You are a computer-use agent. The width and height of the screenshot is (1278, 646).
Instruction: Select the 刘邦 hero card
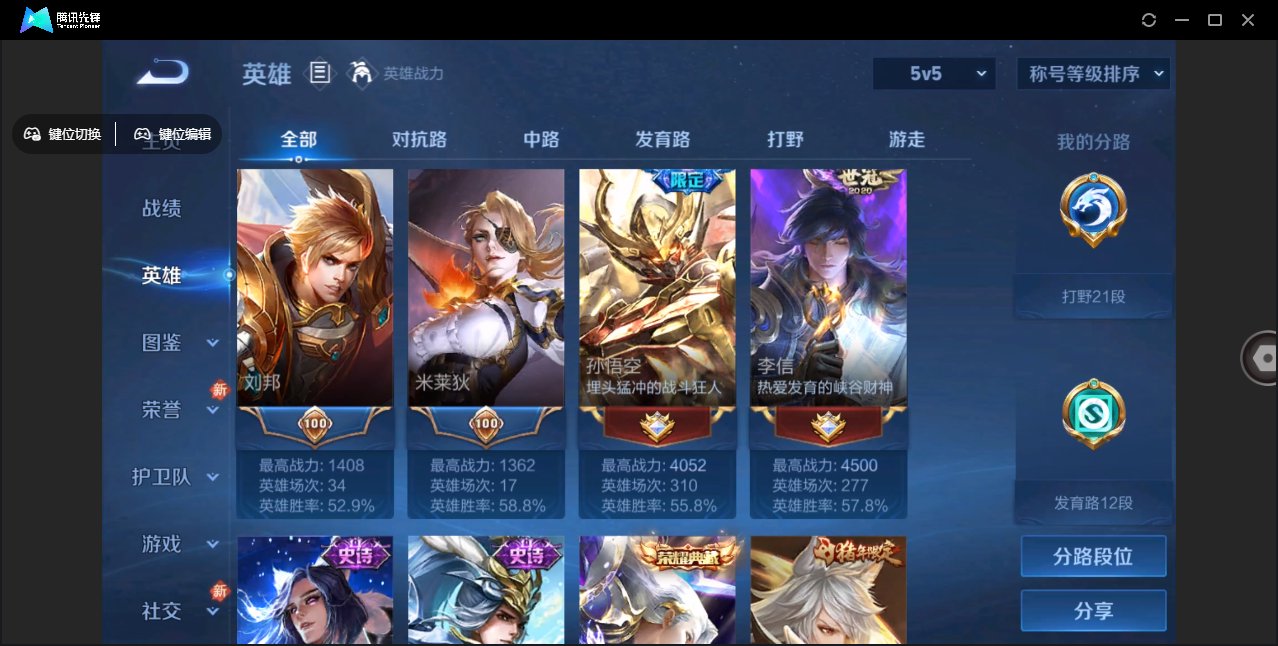click(315, 290)
